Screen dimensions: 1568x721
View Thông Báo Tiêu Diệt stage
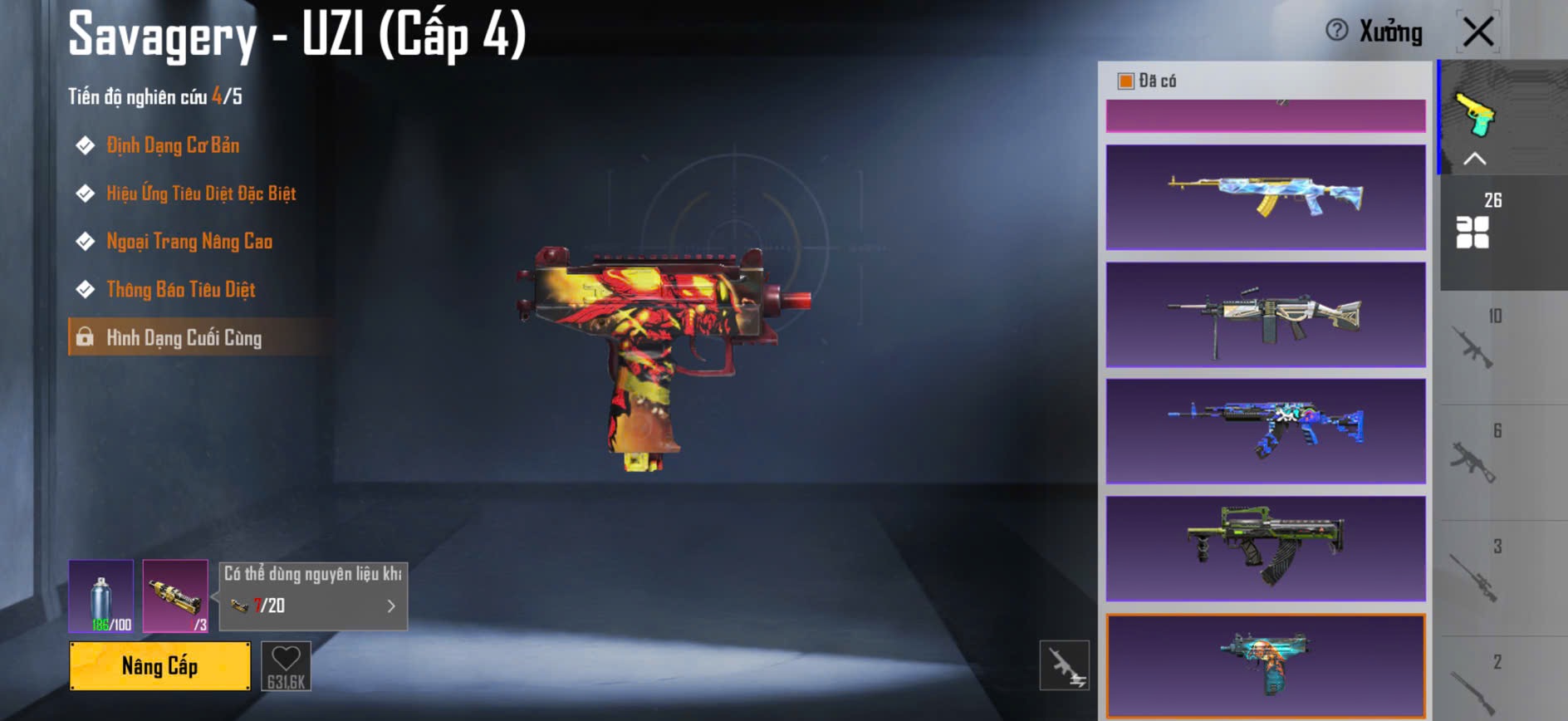181,290
